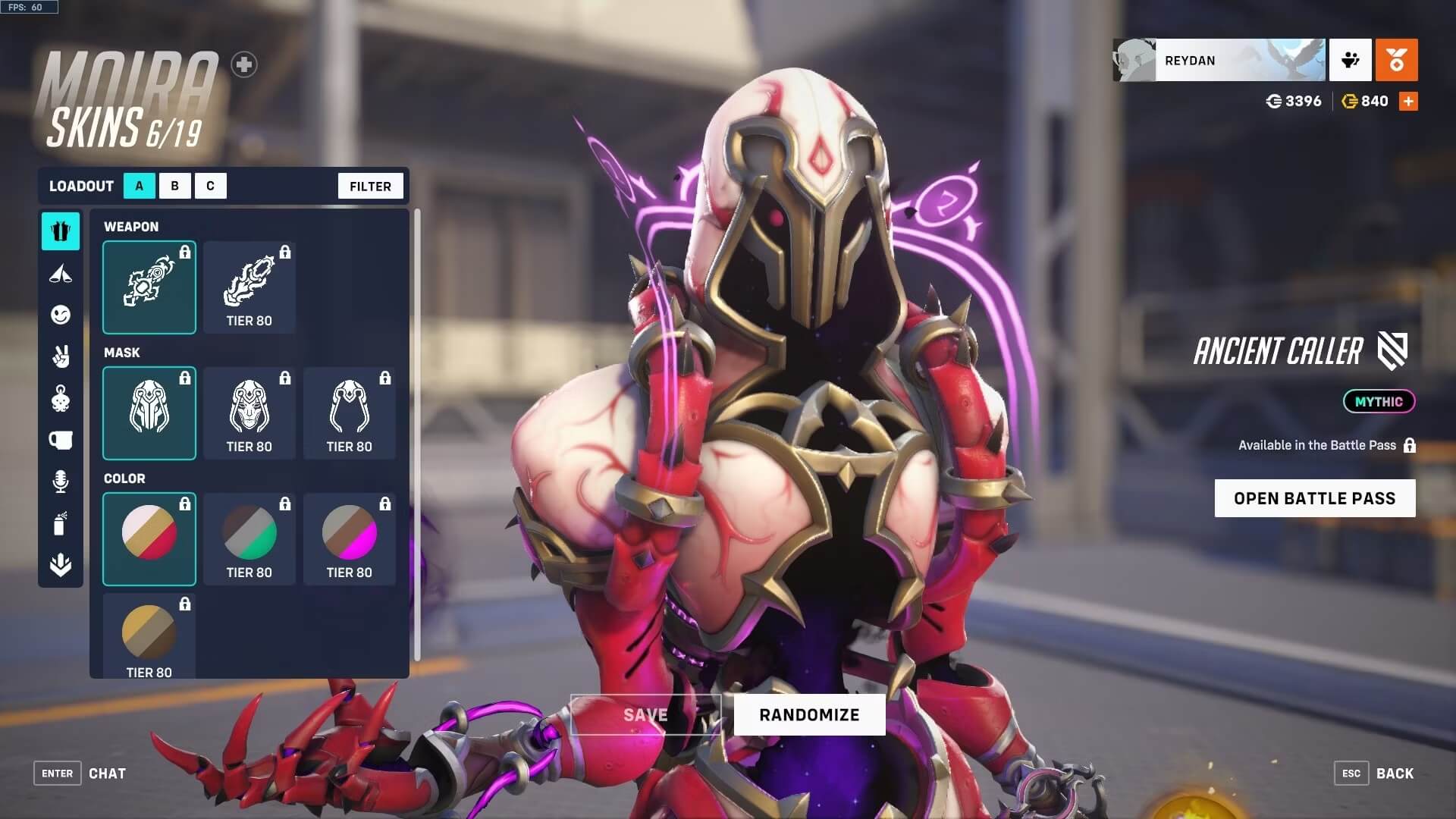The image size is (1456, 819).
Task: Open the Battle Pass
Action: (1314, 498)
